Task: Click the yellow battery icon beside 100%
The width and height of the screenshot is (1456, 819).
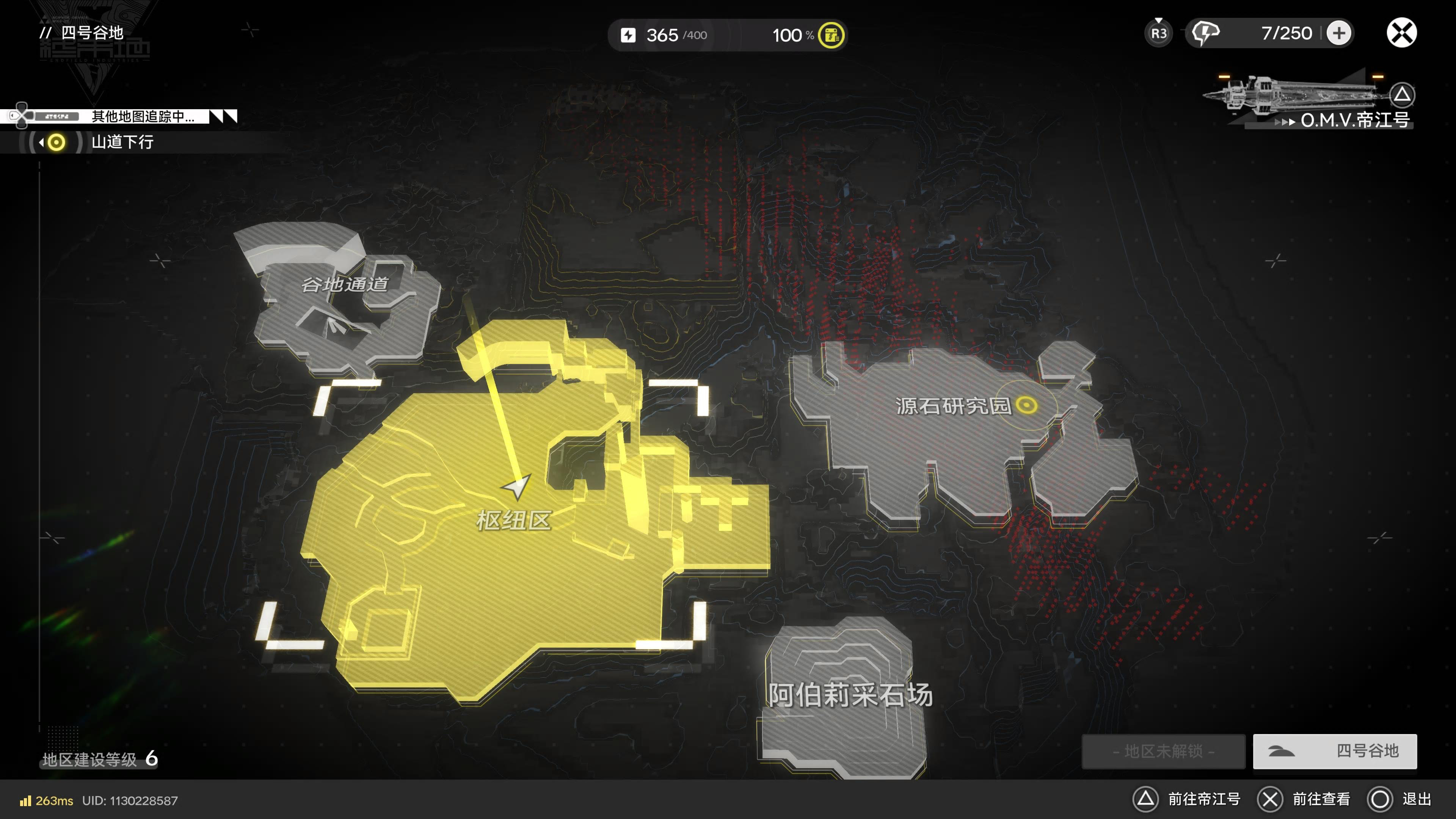Action: point(831,35)
